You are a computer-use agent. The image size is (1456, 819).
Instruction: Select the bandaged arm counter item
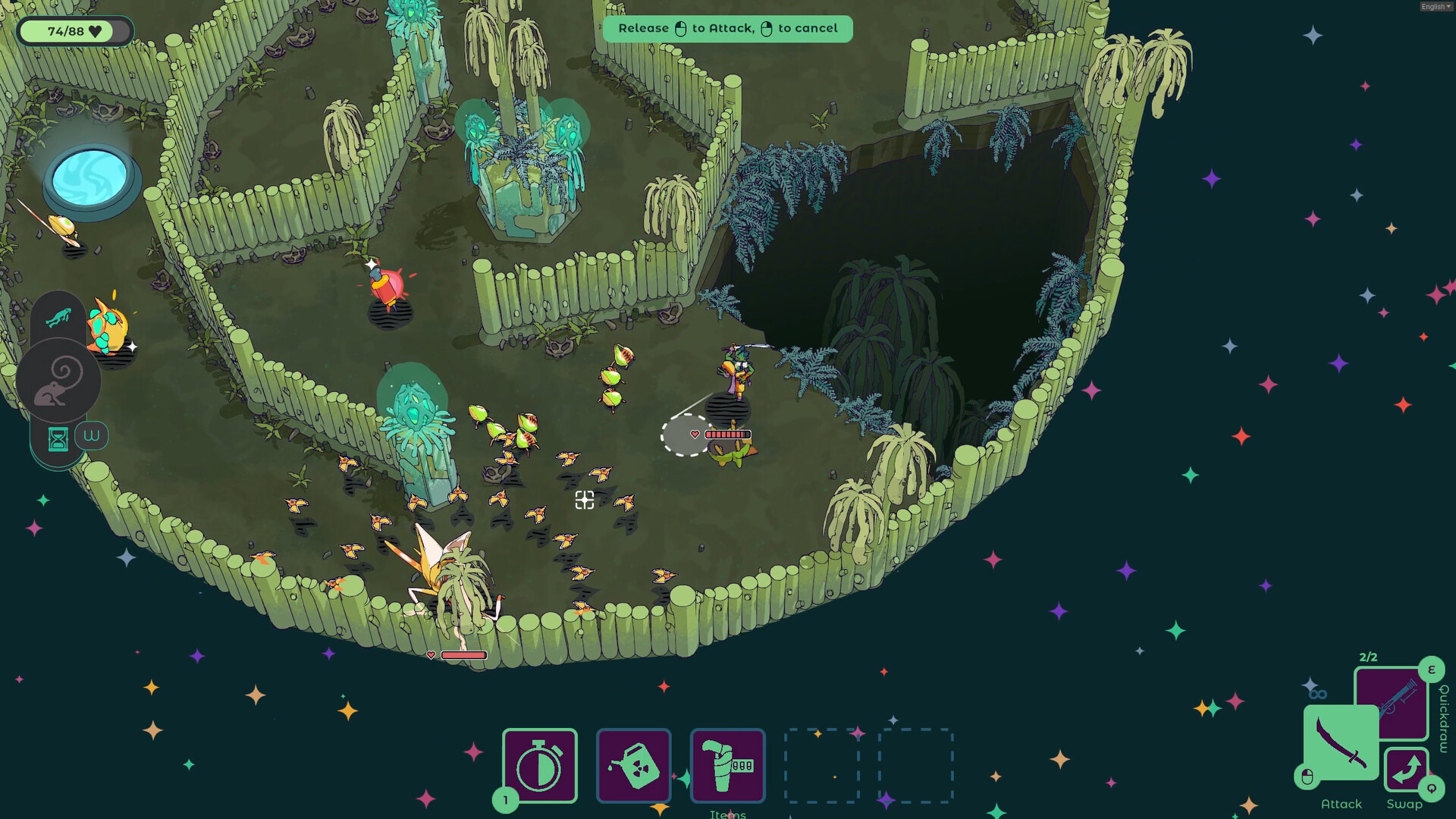point(727,766)
